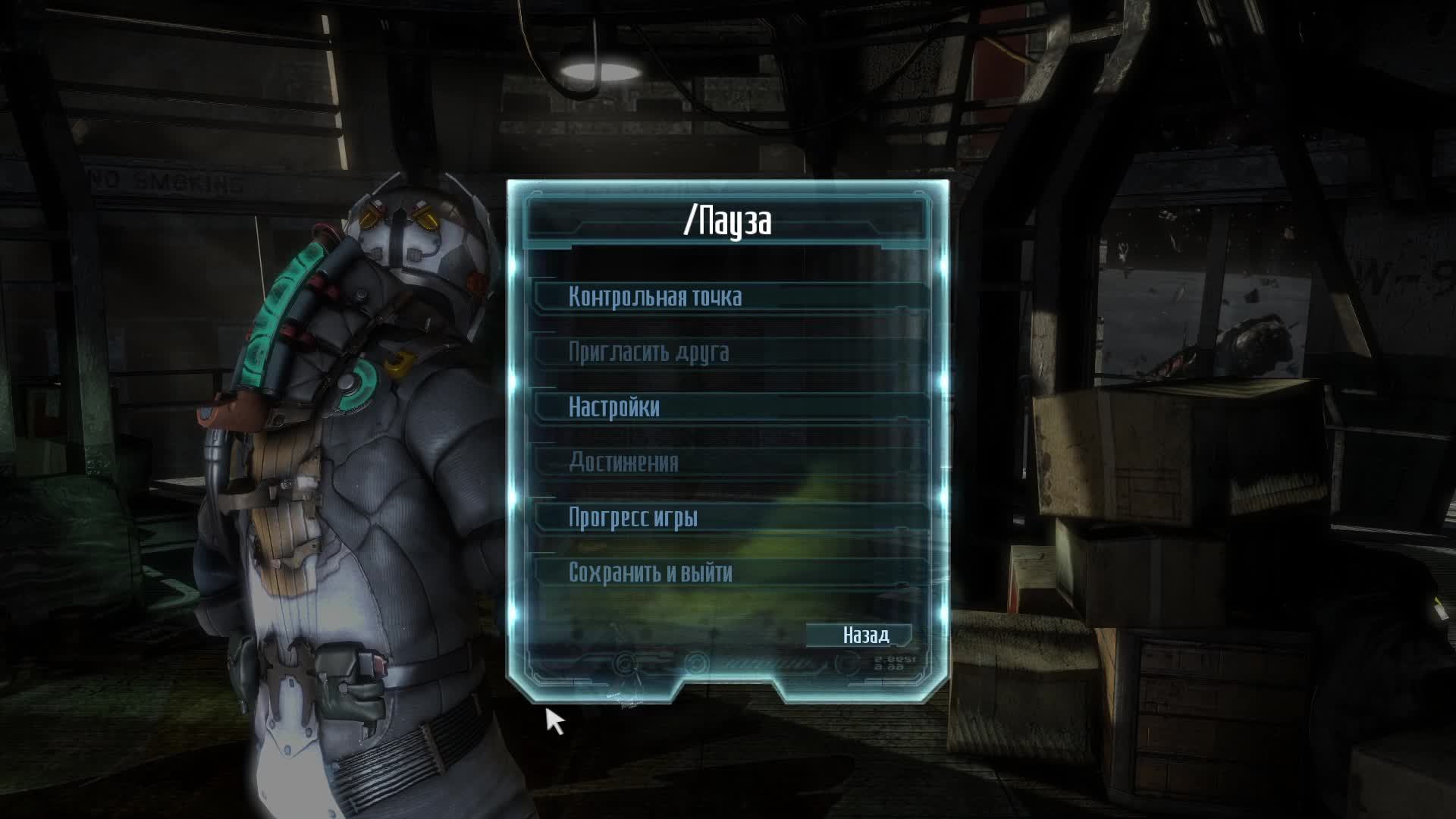Open the Настройки settings menu
This screenshot has height=819, width=1456.
614,407
